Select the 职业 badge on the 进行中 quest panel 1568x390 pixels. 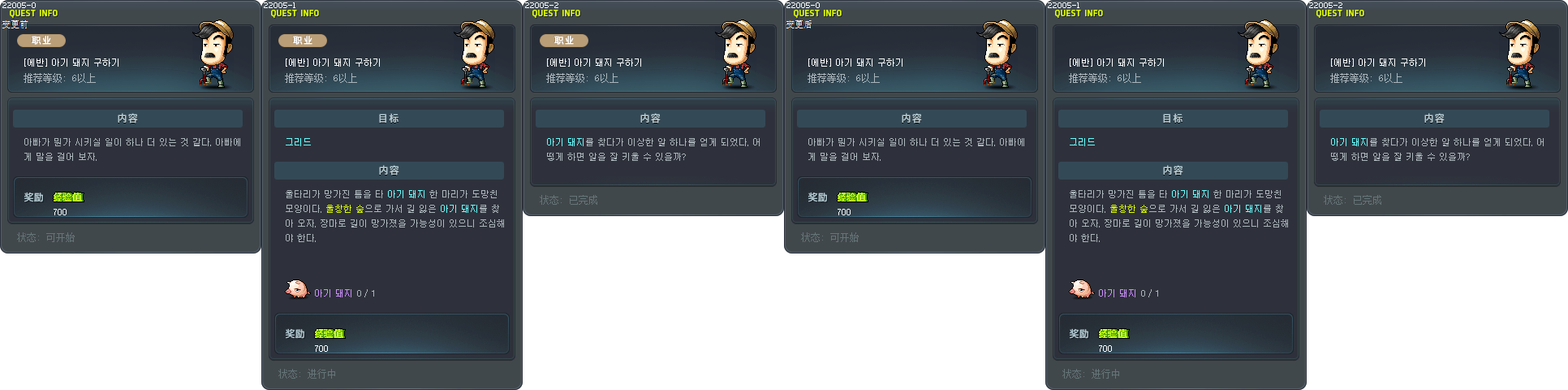click(303, 41)
